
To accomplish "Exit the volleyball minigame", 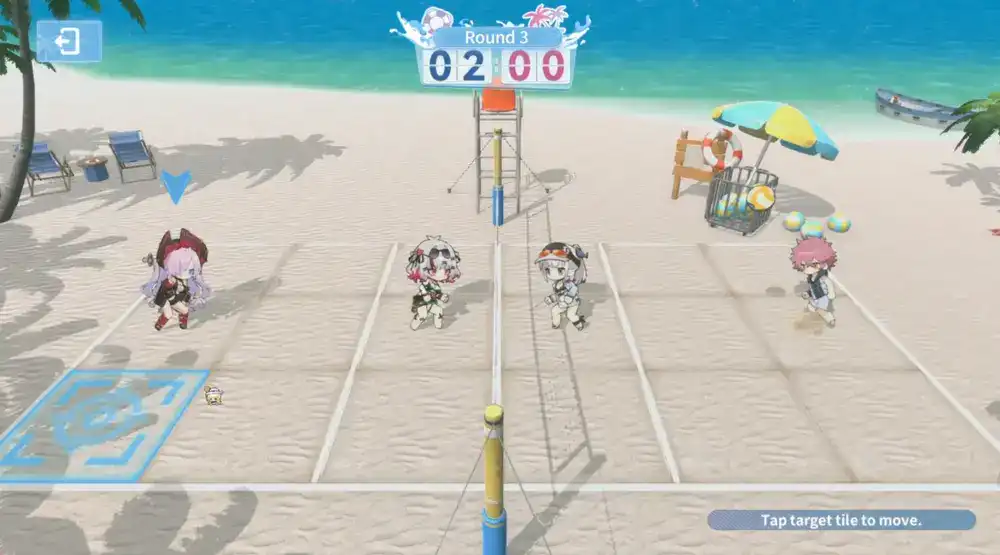I will pyautogui.click(x=69, y=42).
